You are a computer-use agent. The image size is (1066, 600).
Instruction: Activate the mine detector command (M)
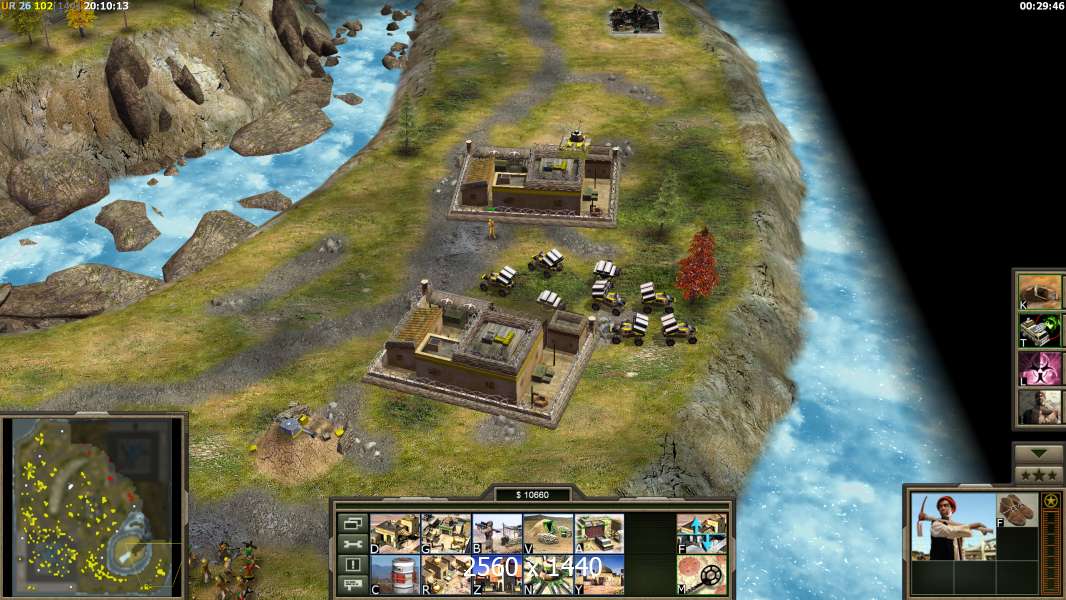point(701,574)
